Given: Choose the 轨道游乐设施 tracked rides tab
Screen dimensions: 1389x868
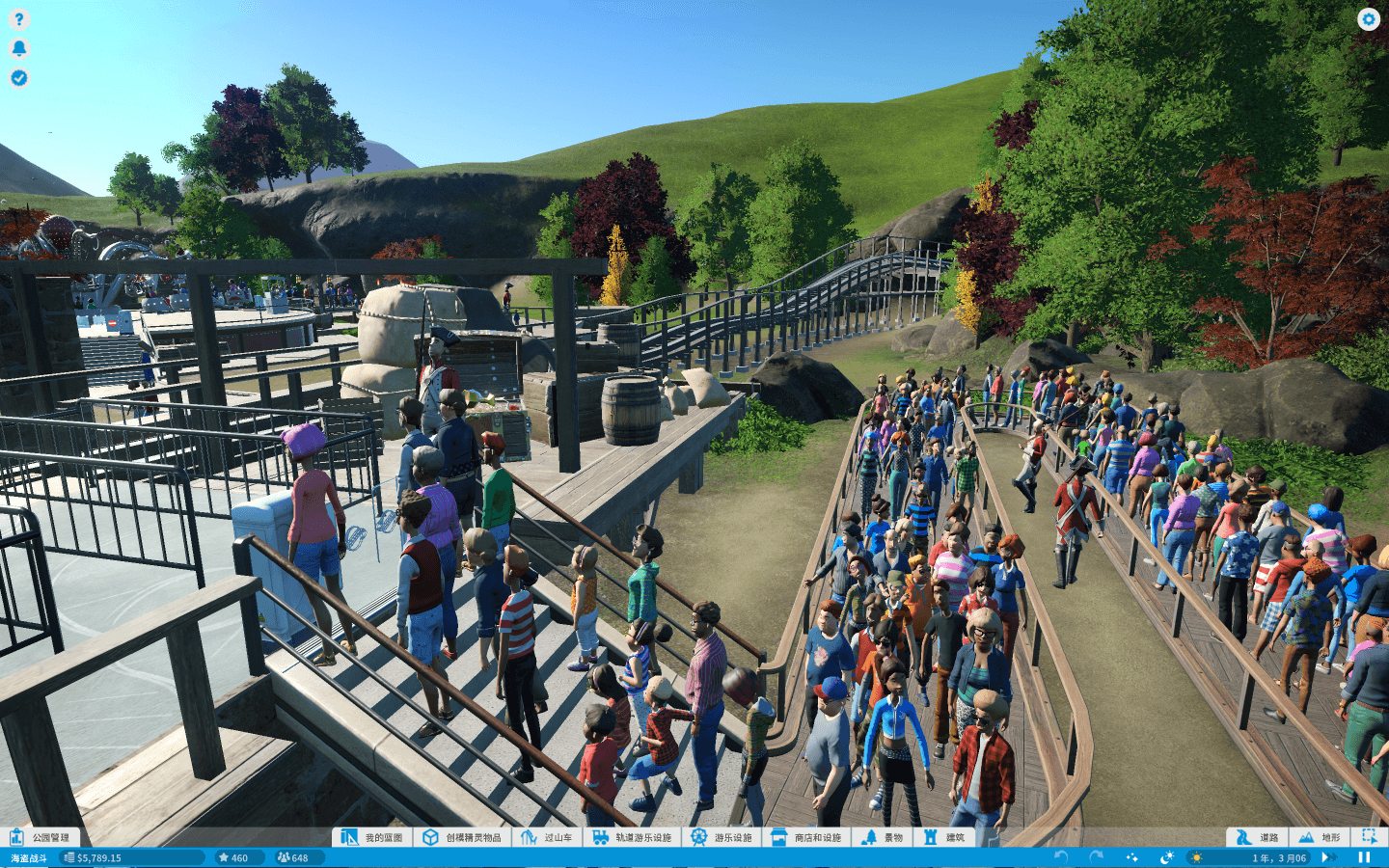Looking at the screenshot, I should click(x=632, y=837).
